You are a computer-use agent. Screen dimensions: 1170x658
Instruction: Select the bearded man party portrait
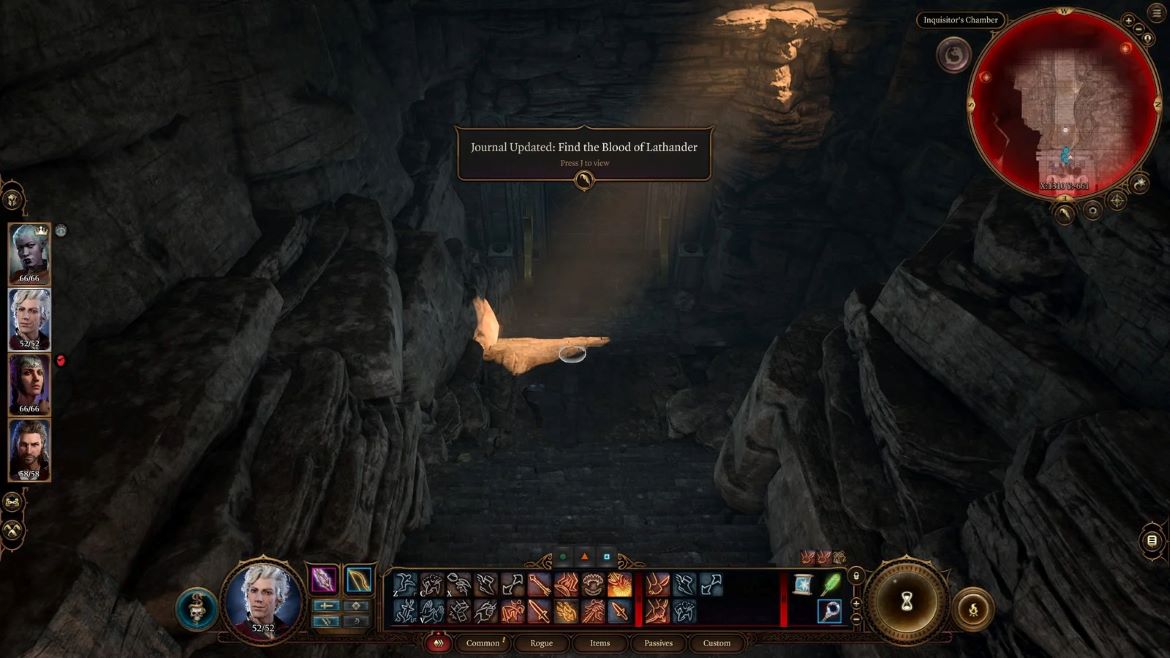[x=29, y=448]
